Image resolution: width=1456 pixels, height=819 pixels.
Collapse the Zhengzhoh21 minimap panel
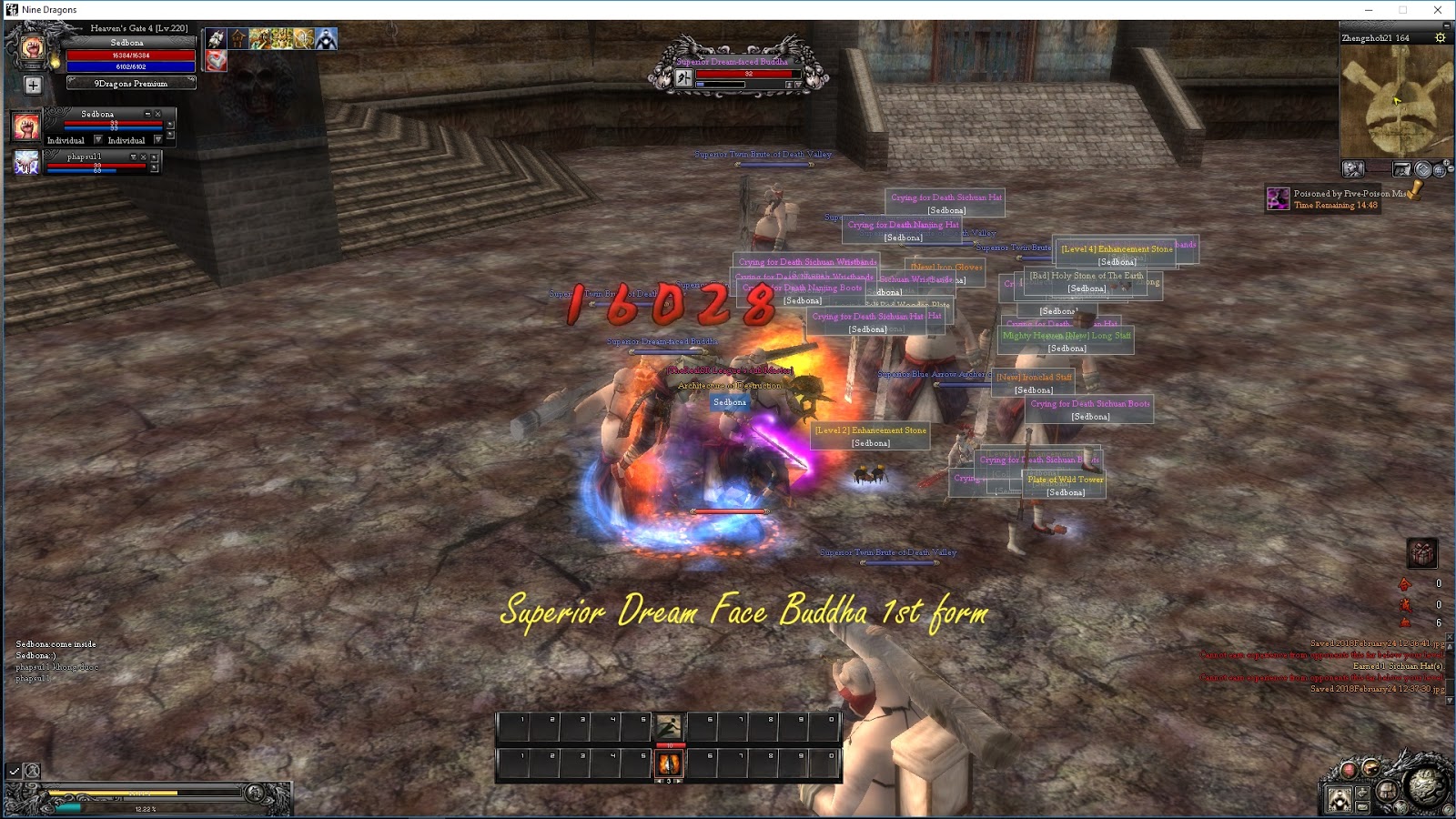pyautogui.click(x=1445, y=27)
